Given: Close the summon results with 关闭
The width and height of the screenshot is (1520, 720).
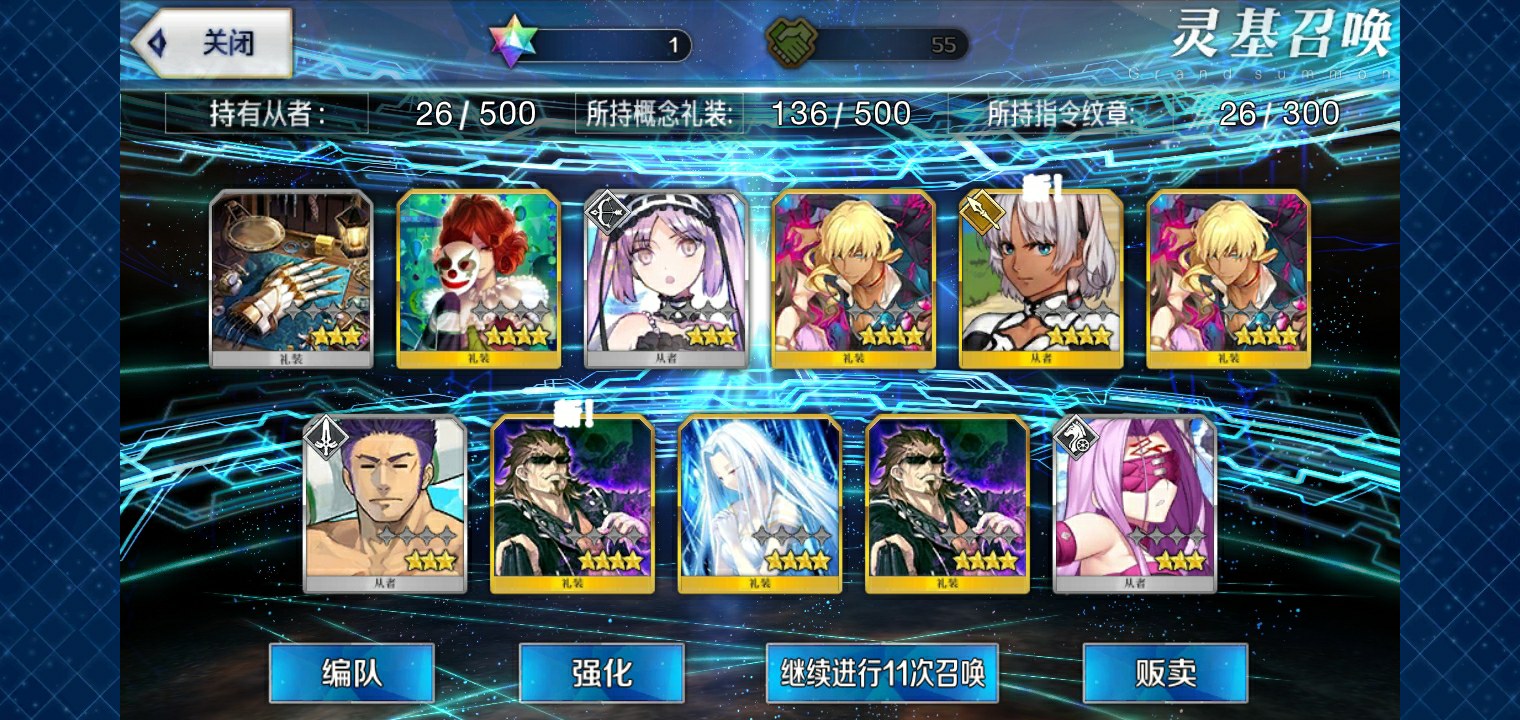Looking at the screenshot, I should [x=216, y=43].
